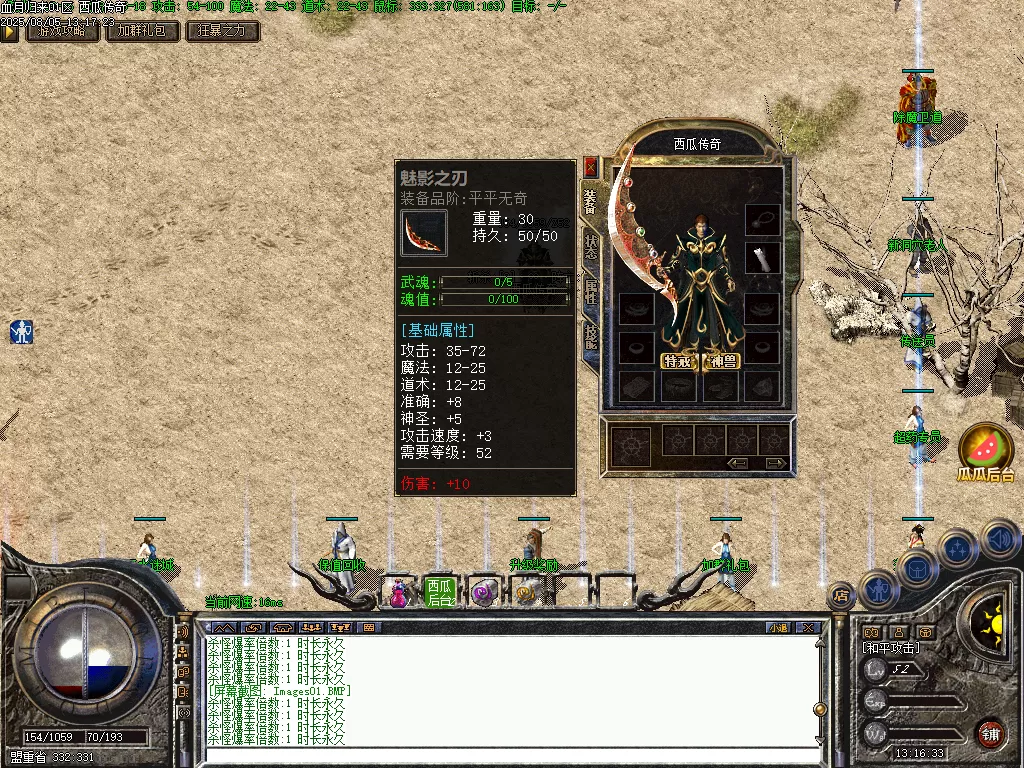Page right with the panel's arrow button
The image size is (1024, 768).
(x=774, y=463)
